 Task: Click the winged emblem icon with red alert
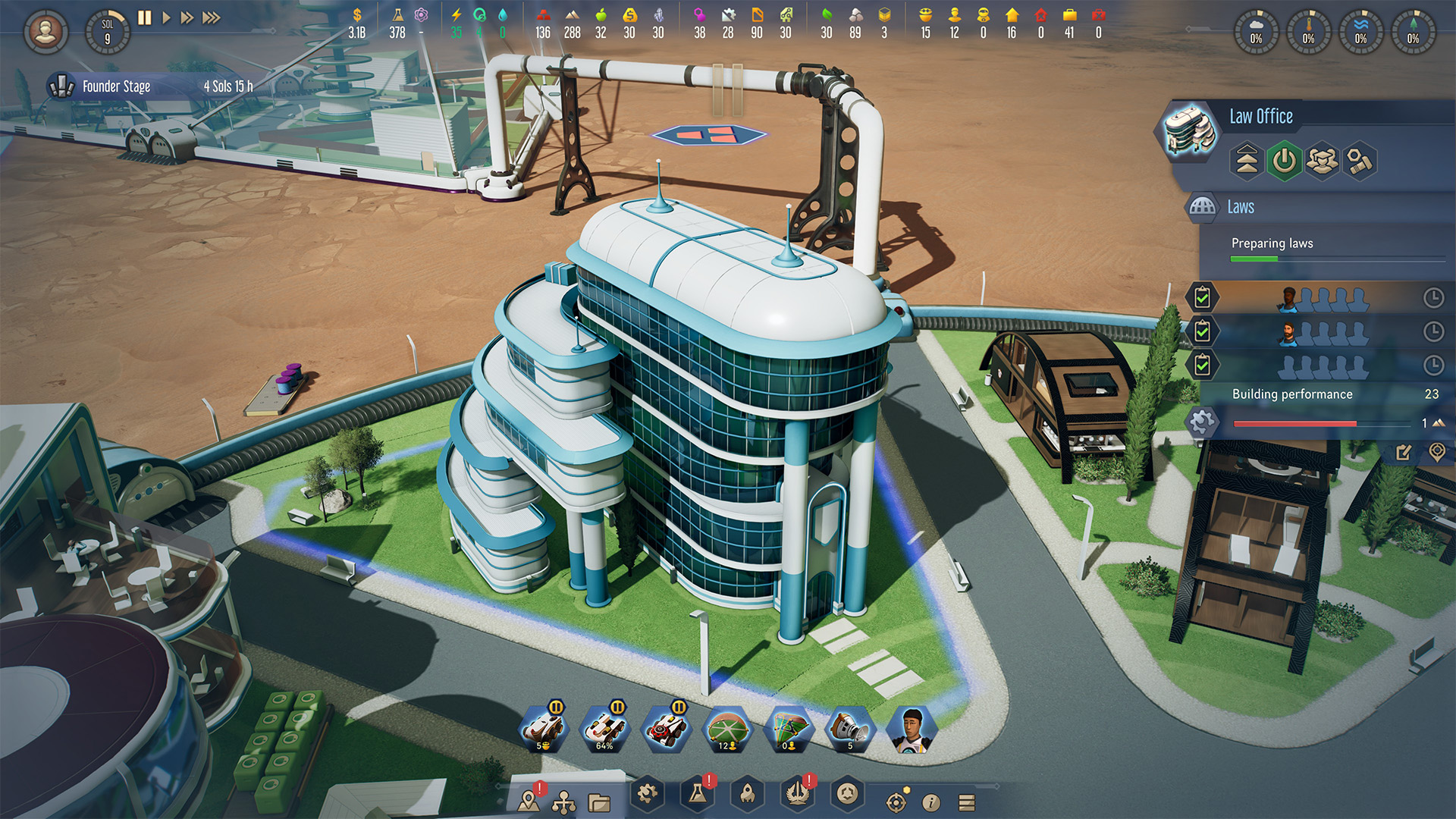(797, 794)
